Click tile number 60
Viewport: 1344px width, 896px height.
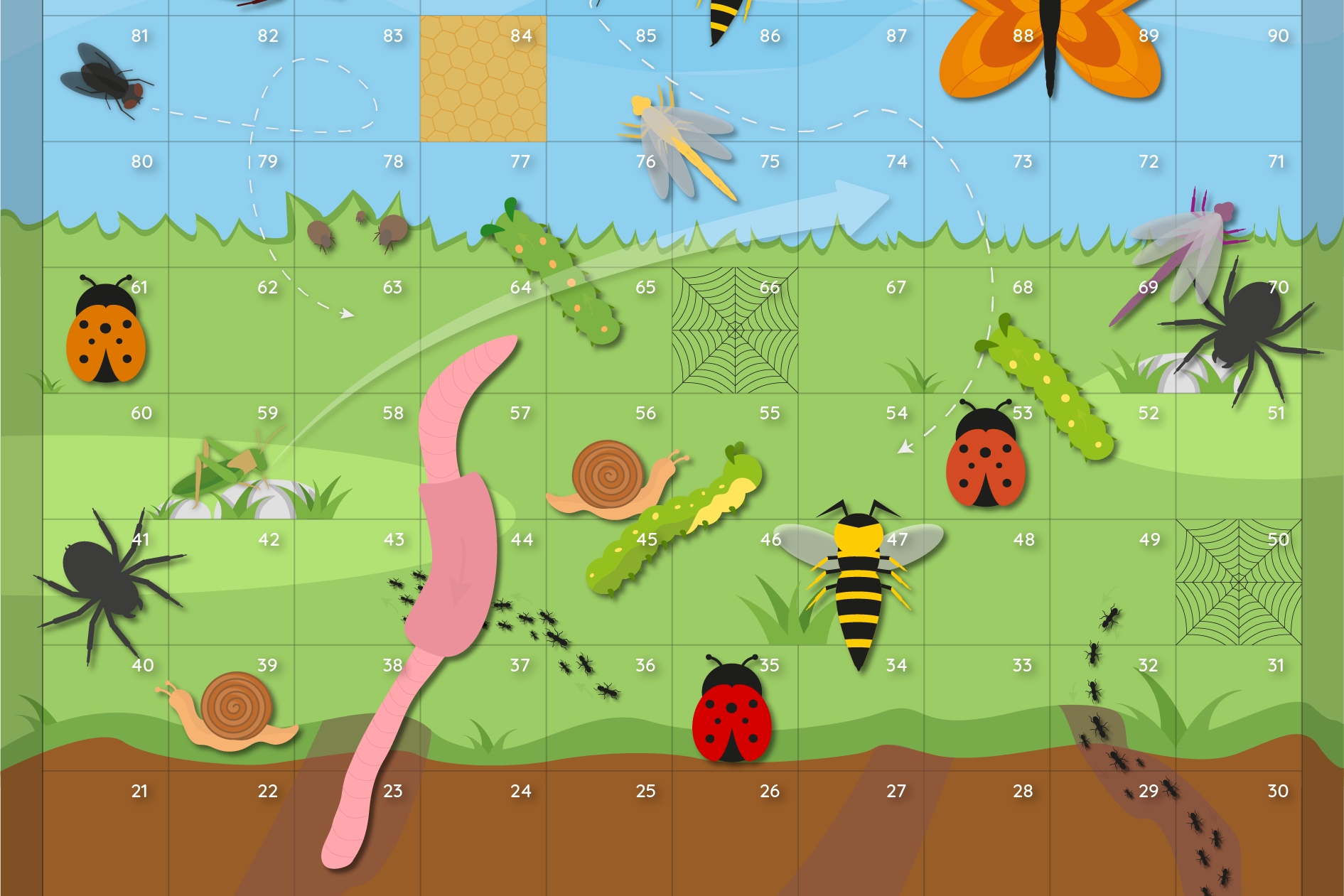click(x=105, y=456)
